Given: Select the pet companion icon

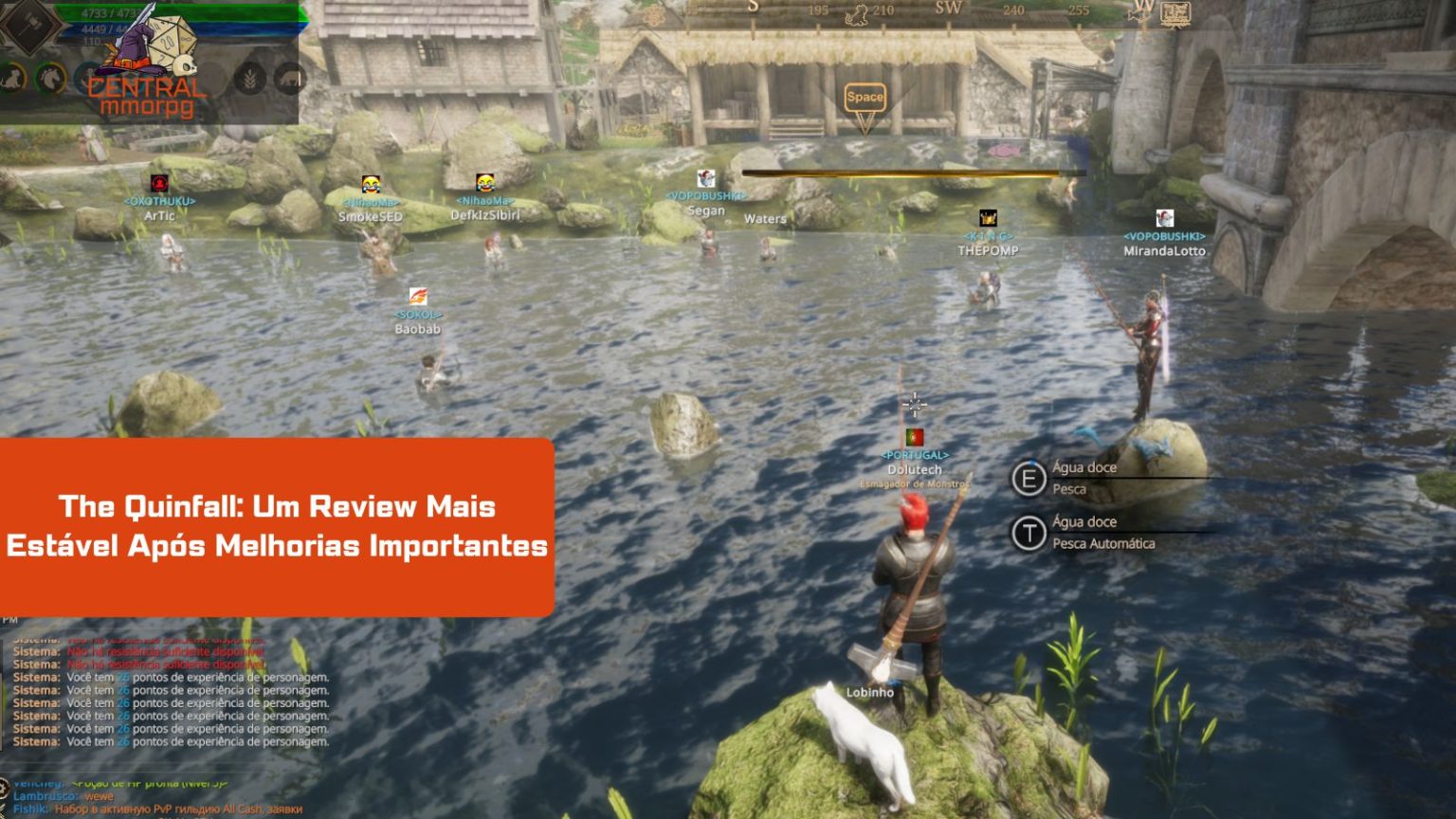Looking at the screenshot, I should (11, 78).
